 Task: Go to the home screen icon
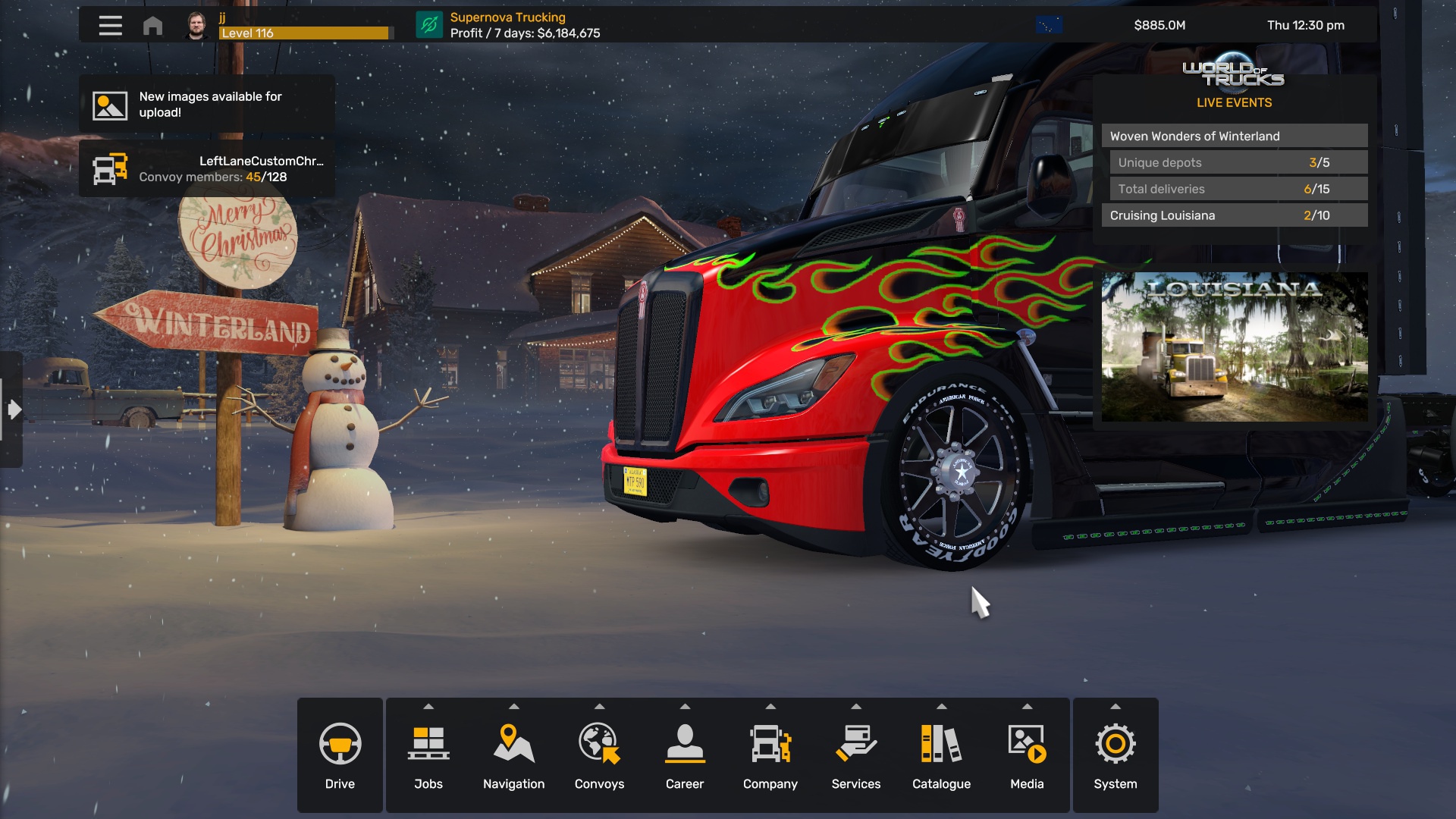(x=152, y=26)
